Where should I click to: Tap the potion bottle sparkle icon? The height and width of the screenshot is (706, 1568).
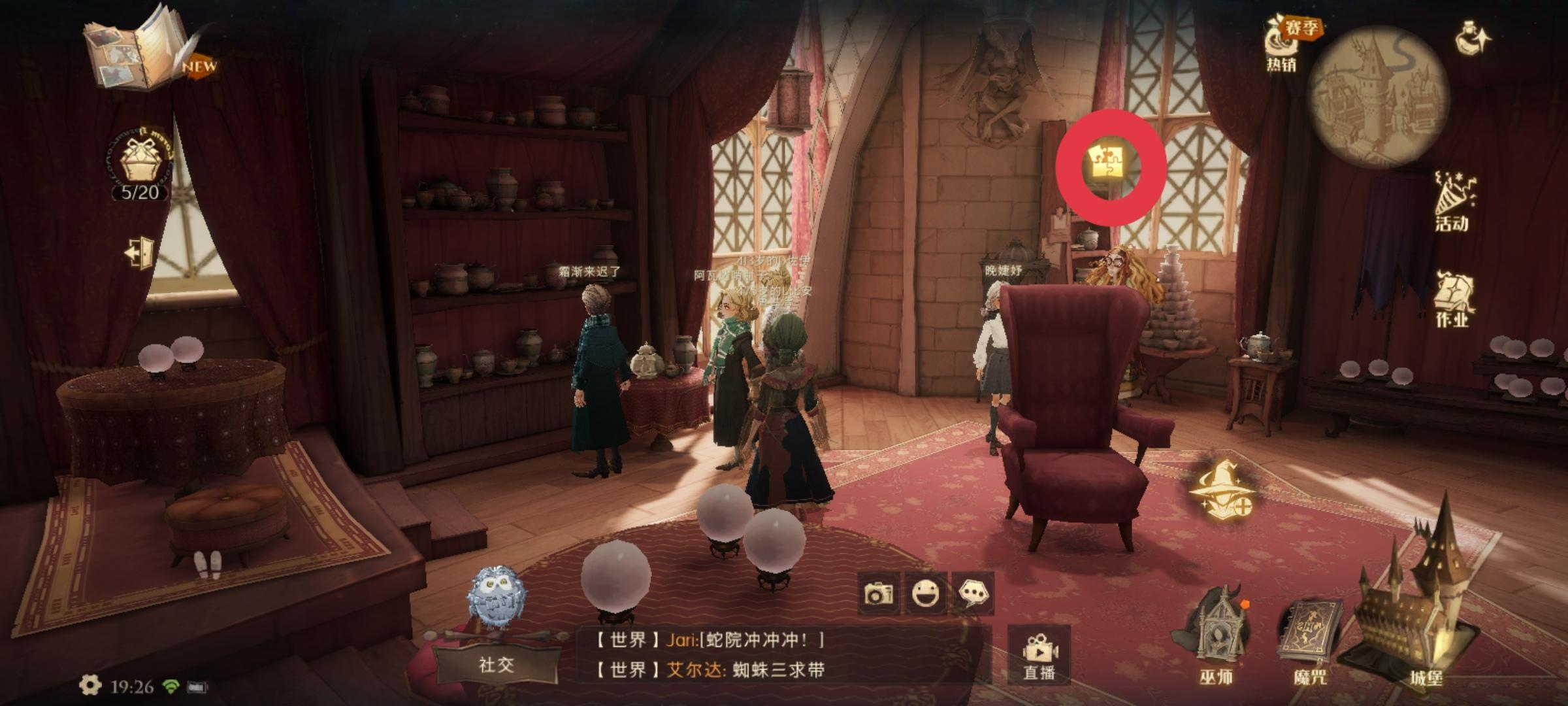click(x=1473, y=38)
